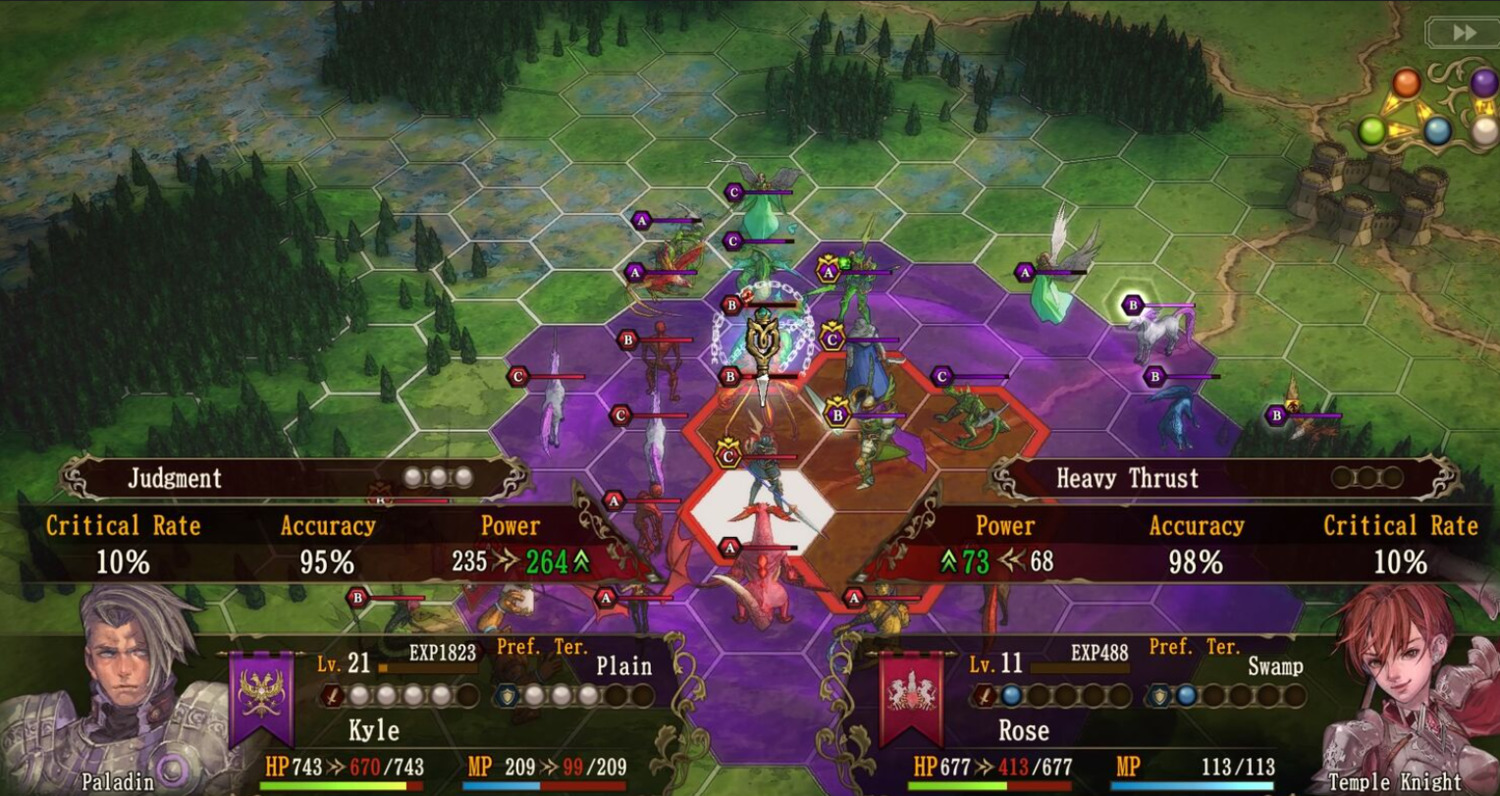Click Kyle's purple faction banner
This screenshot has height=796, width=1500.
pos(261,695)
